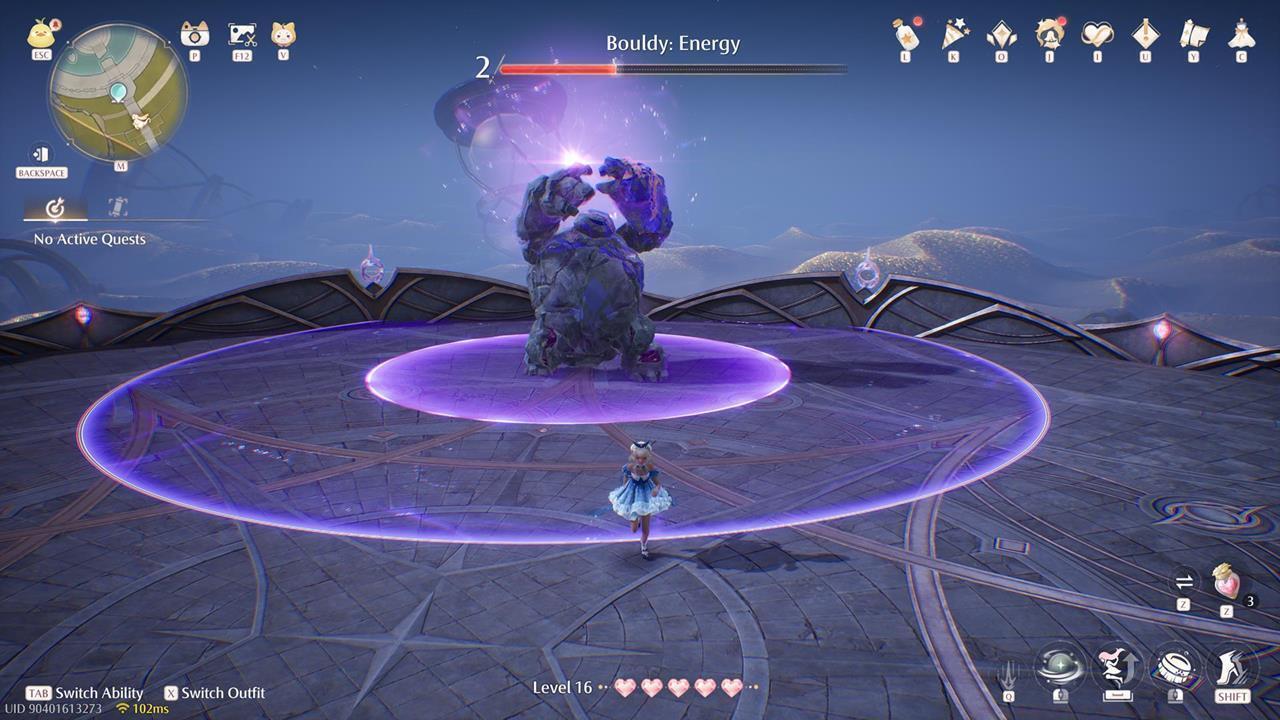
Task: Toggle Switch Outfit via the X option
Action: (x=215, y=692)
